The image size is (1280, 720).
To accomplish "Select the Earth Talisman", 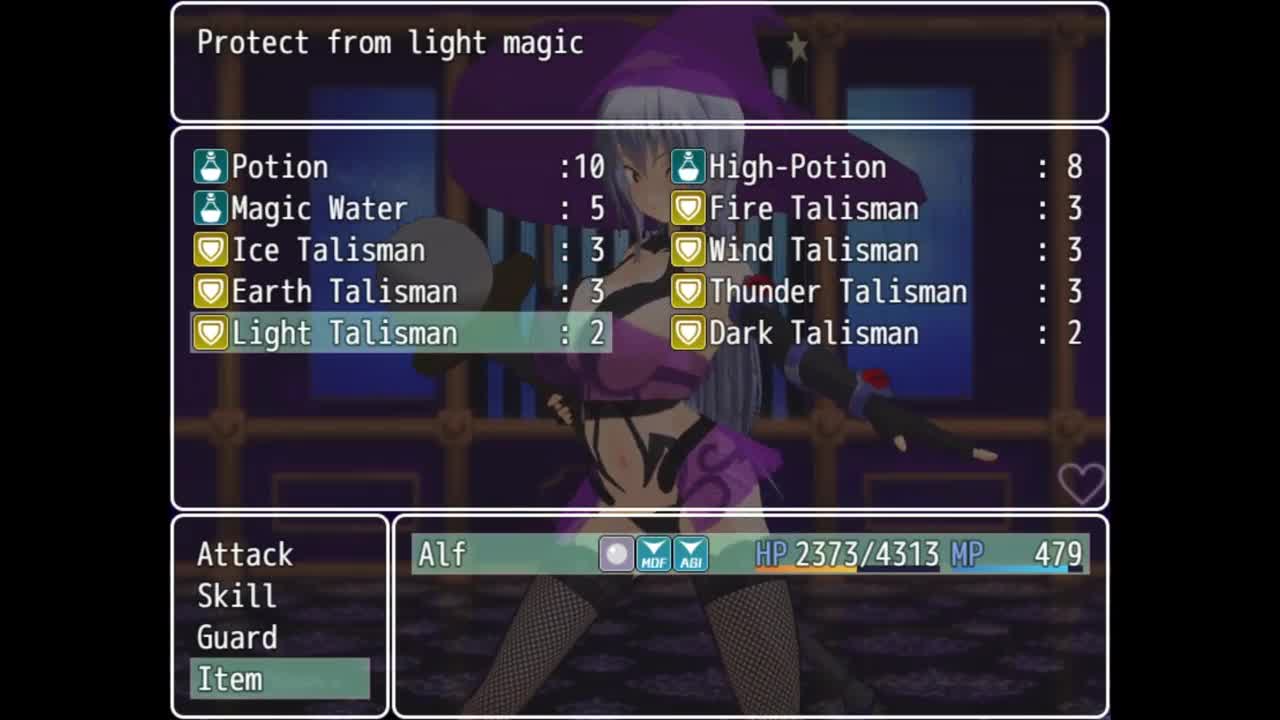I will (400, 292).
